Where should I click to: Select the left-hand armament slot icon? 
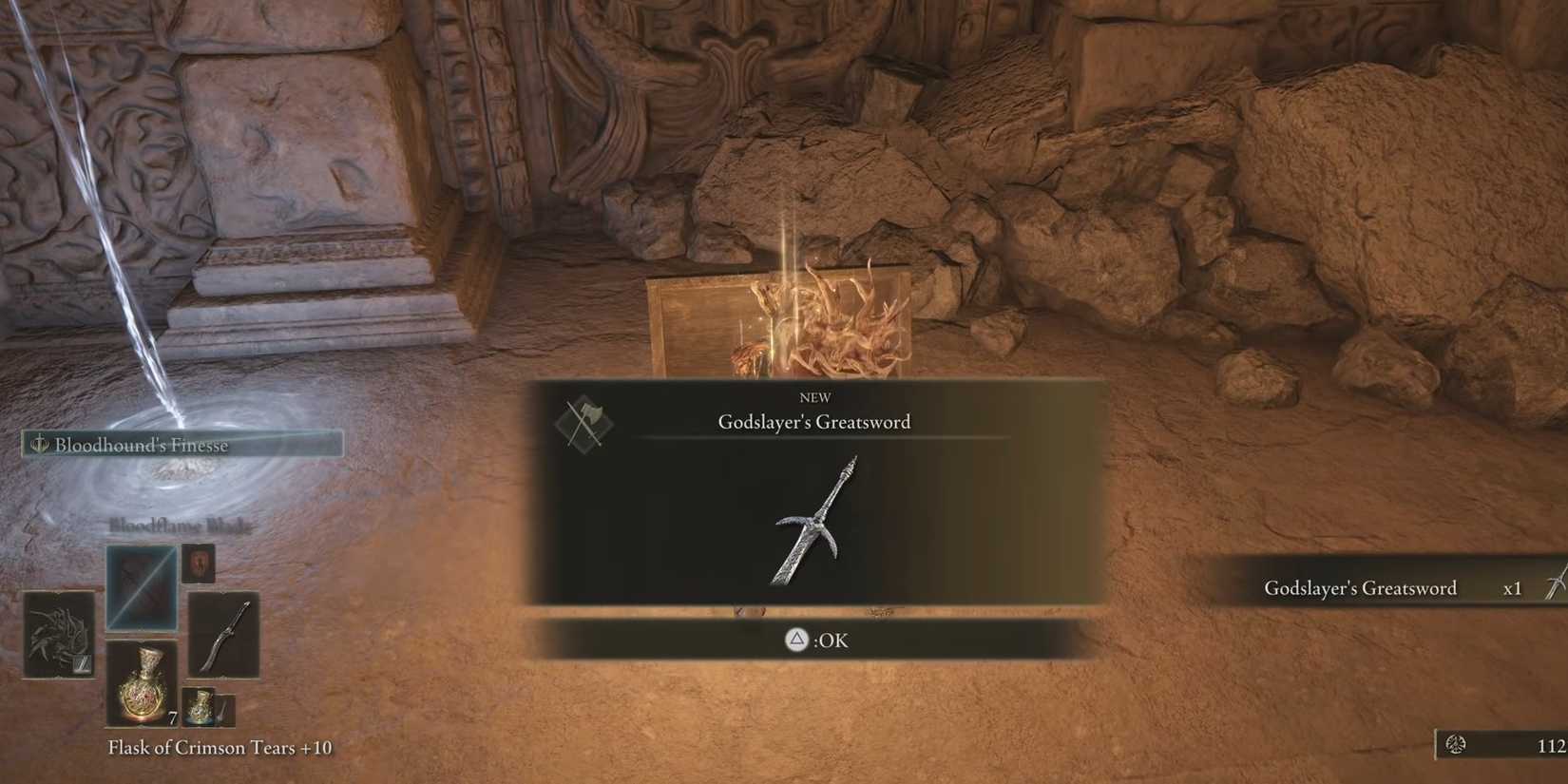59,635
